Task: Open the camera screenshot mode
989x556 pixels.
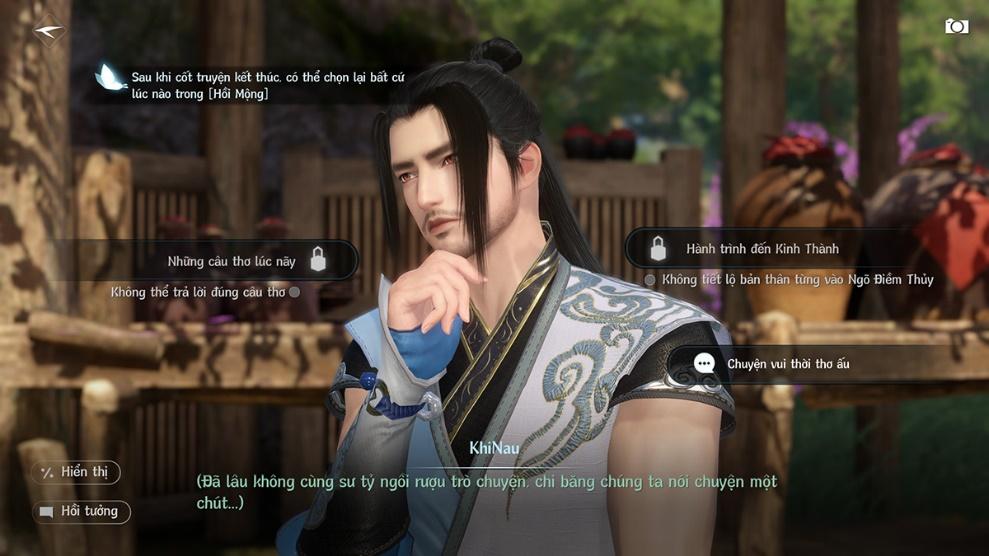Action: 956,27
